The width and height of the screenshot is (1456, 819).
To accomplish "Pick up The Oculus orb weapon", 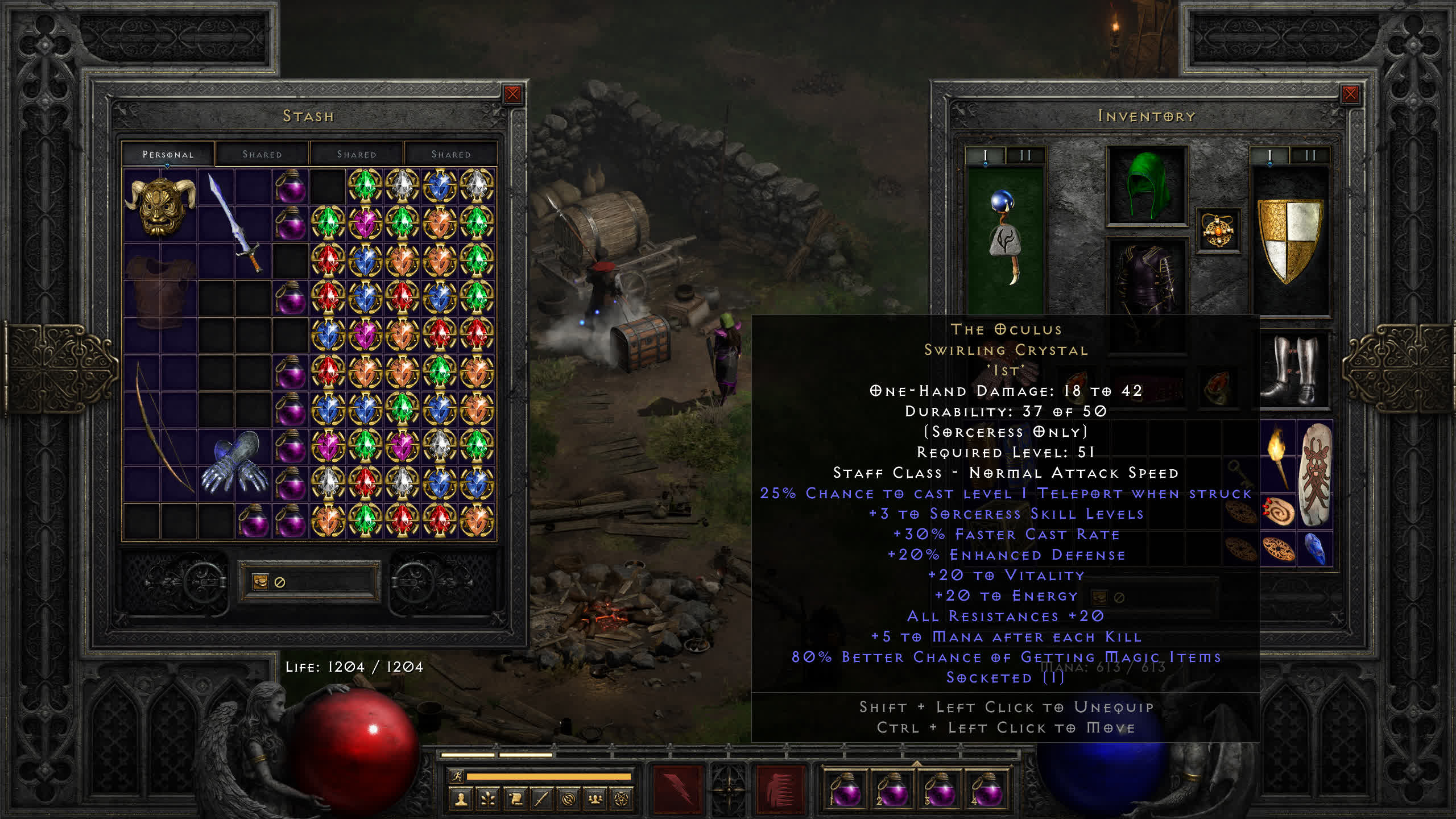I will click(x=1005, y=239).
